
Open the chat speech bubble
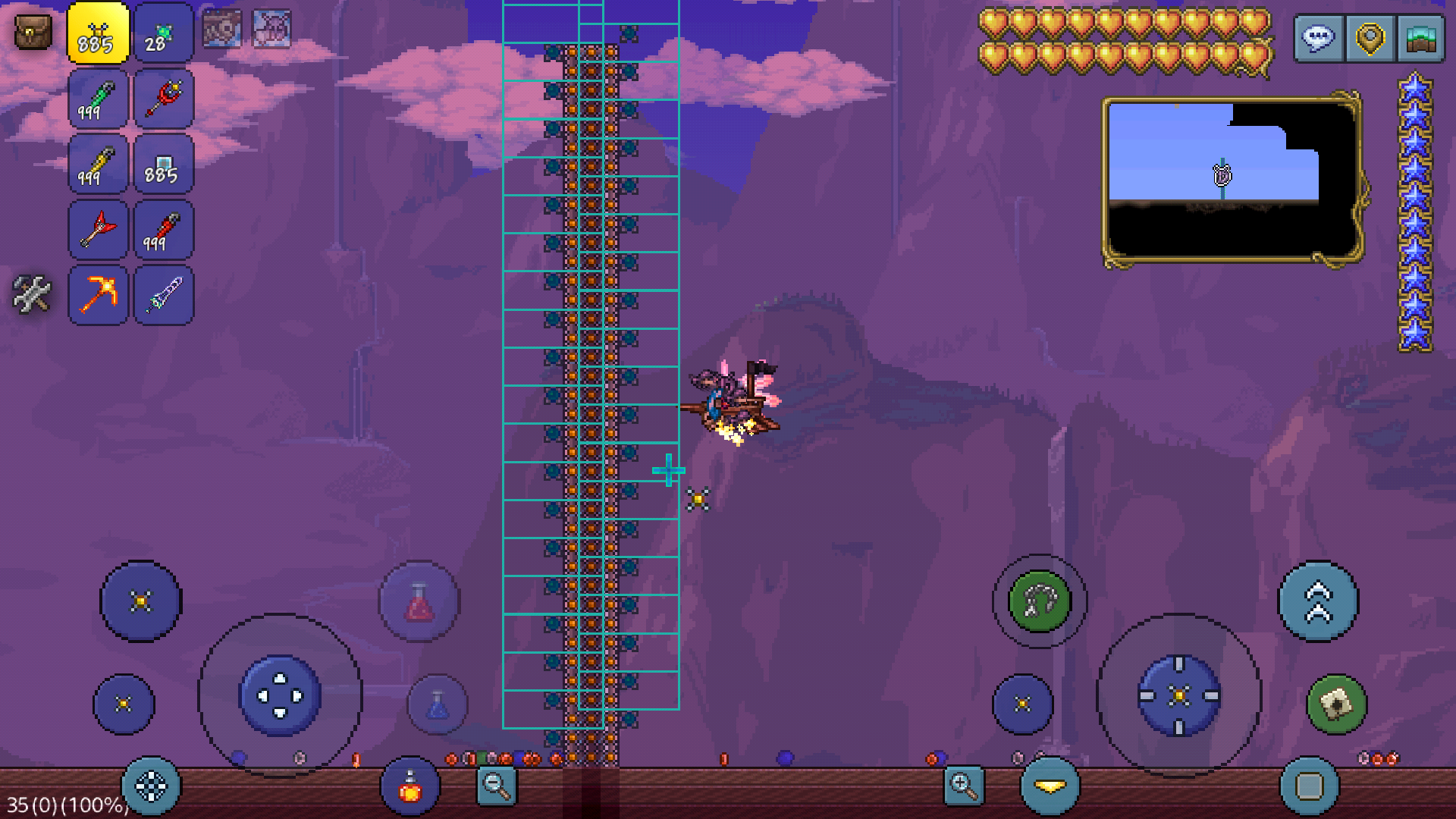[x=1319, y=38]
